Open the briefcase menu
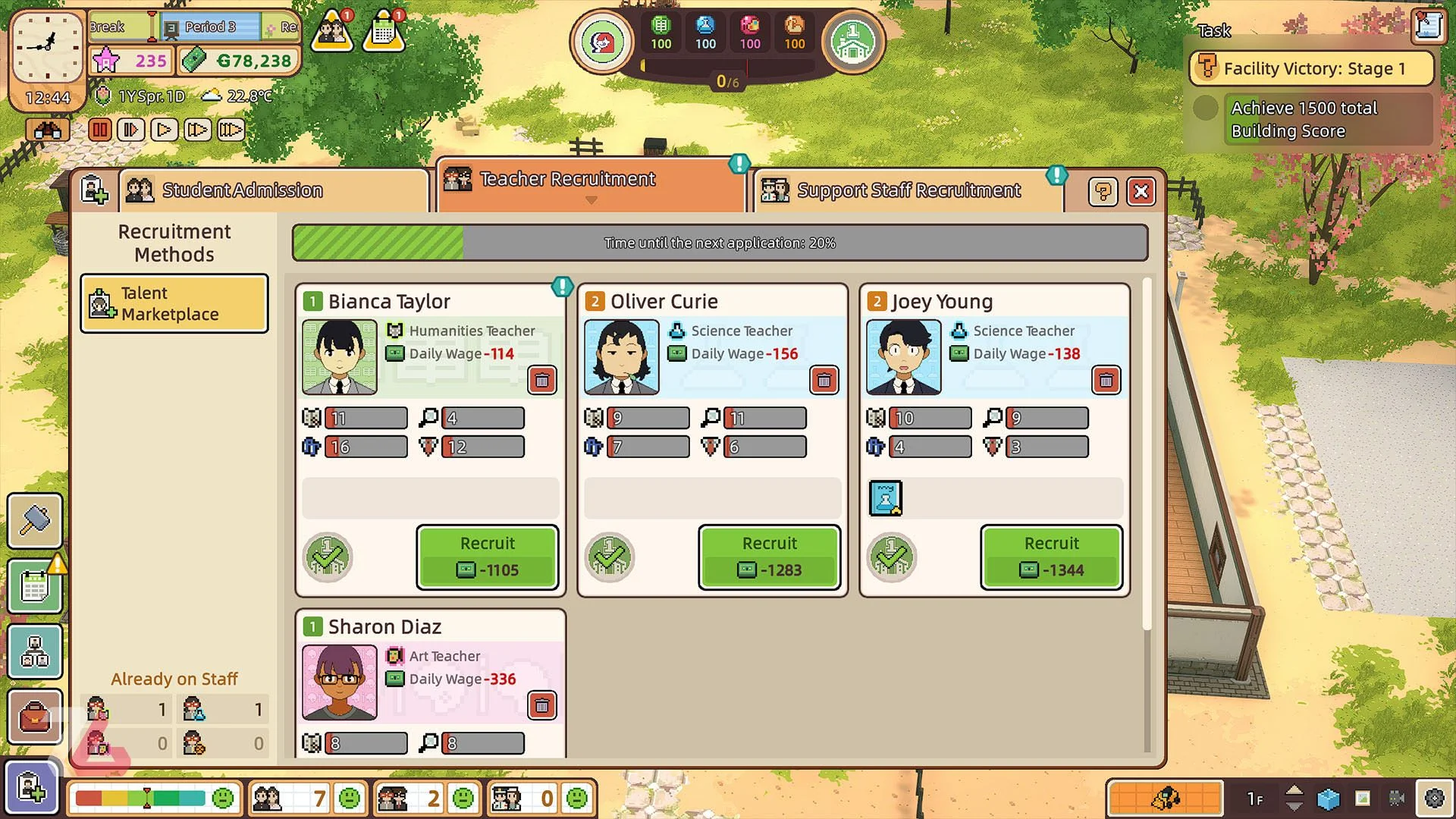The width and height of the screenshot is (1456, 819). (x=35, y=717)
